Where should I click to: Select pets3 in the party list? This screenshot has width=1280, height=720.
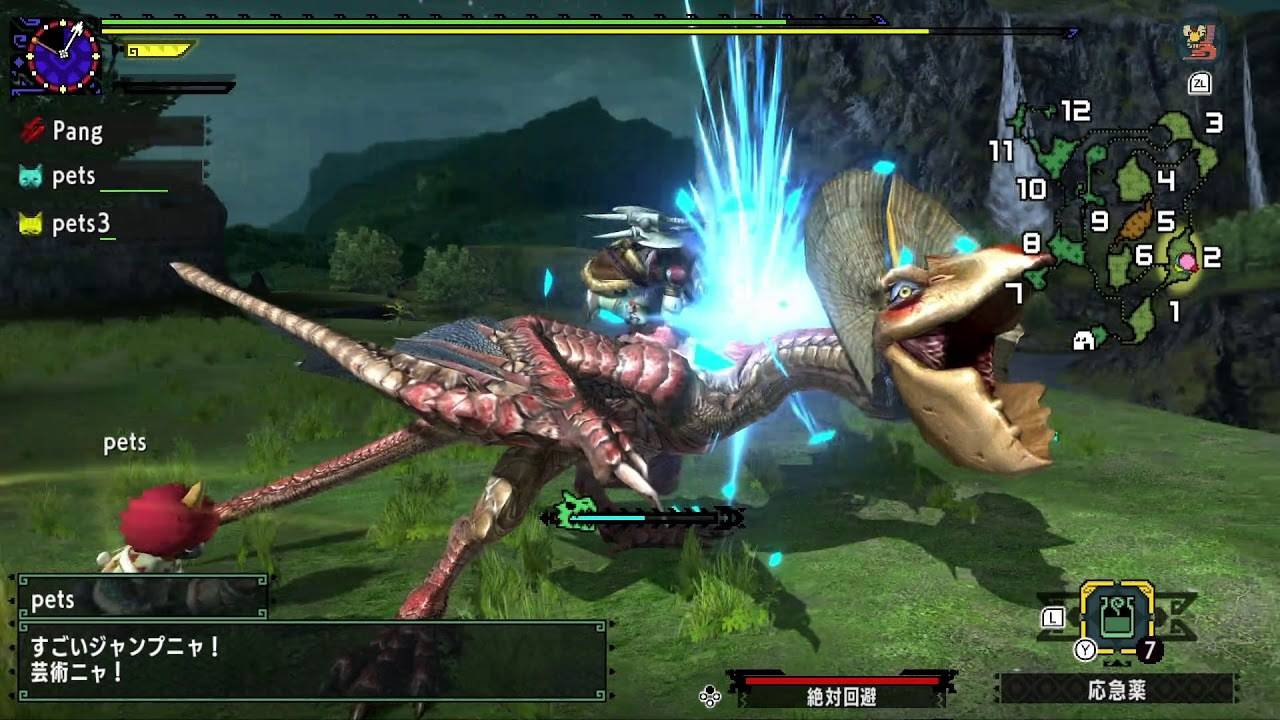[80, 224]
